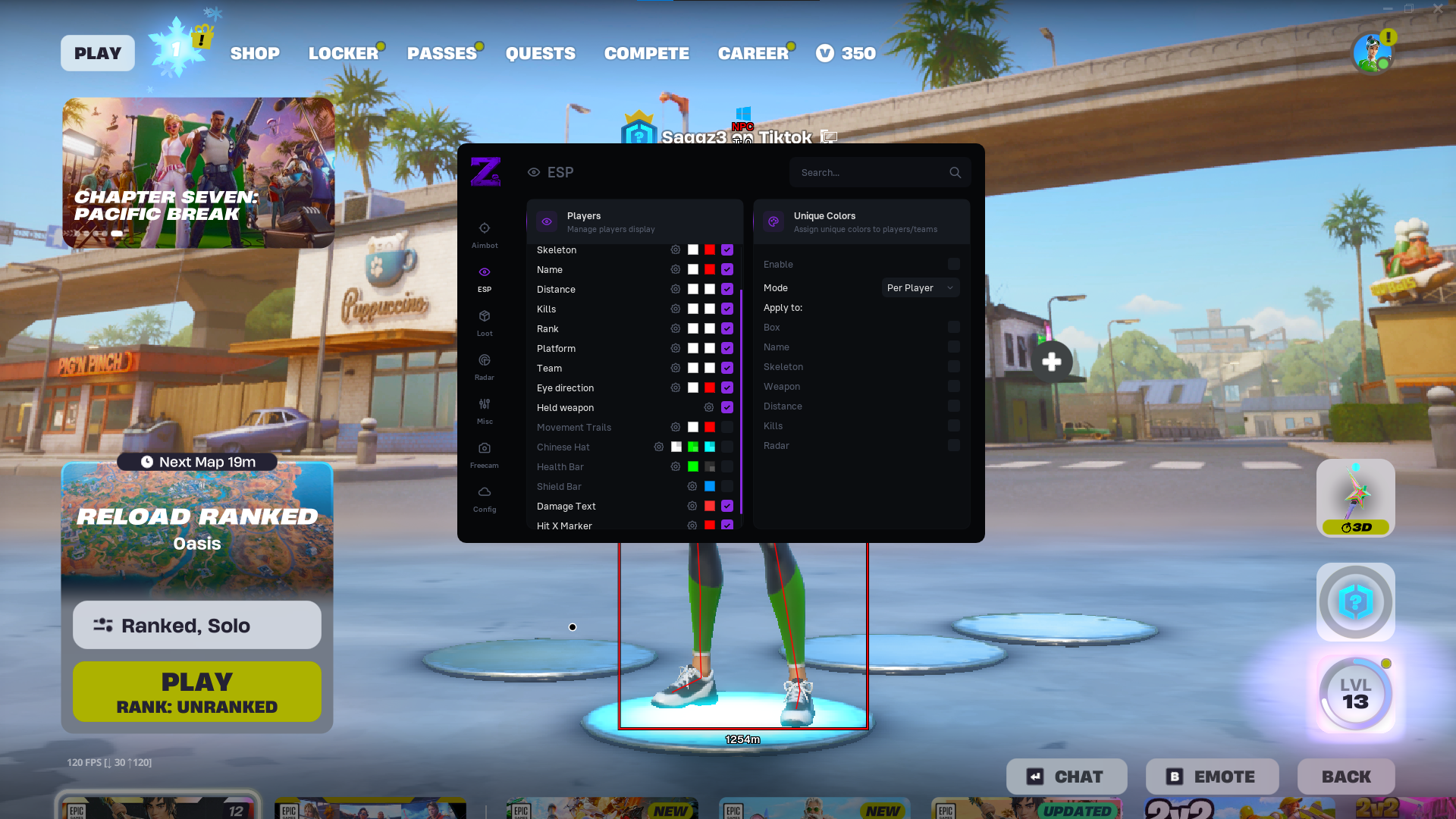Open the player profile avatar

1372,53
